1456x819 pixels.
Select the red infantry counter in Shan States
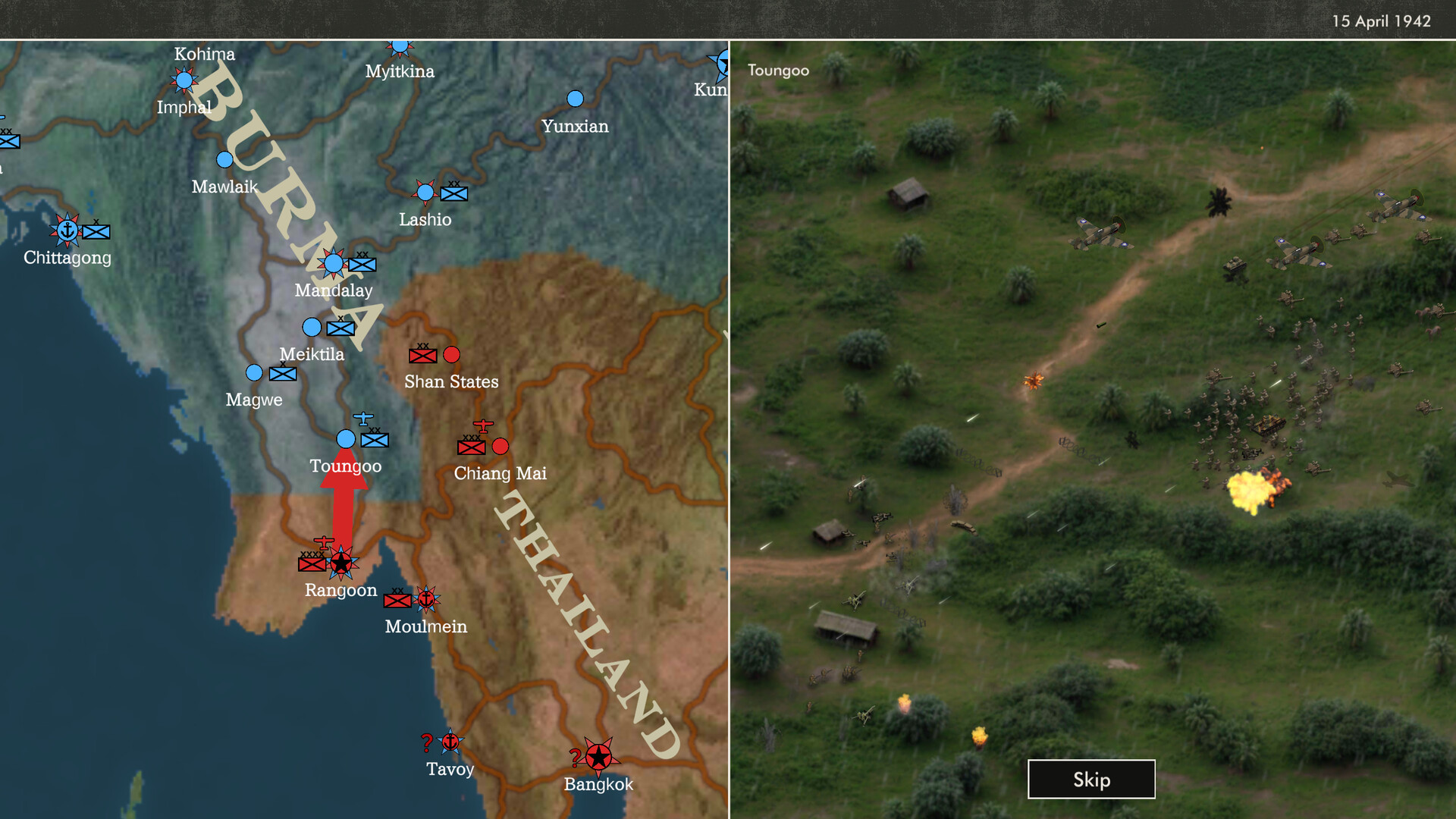click(422, 354)
